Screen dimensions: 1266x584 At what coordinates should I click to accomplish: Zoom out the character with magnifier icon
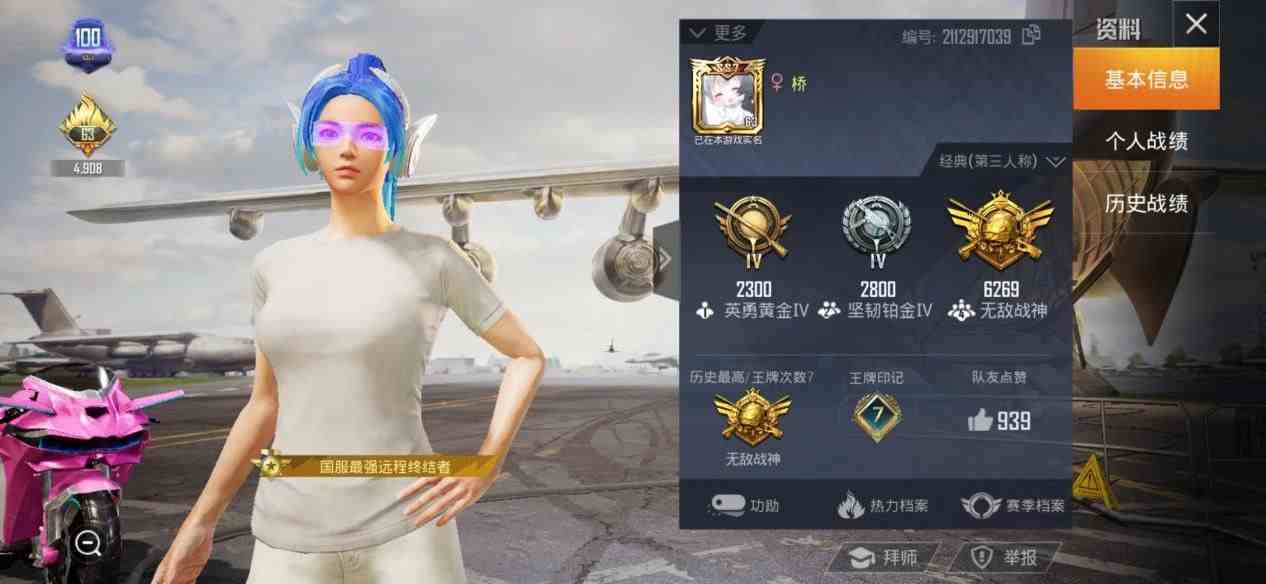coord(88,543)
